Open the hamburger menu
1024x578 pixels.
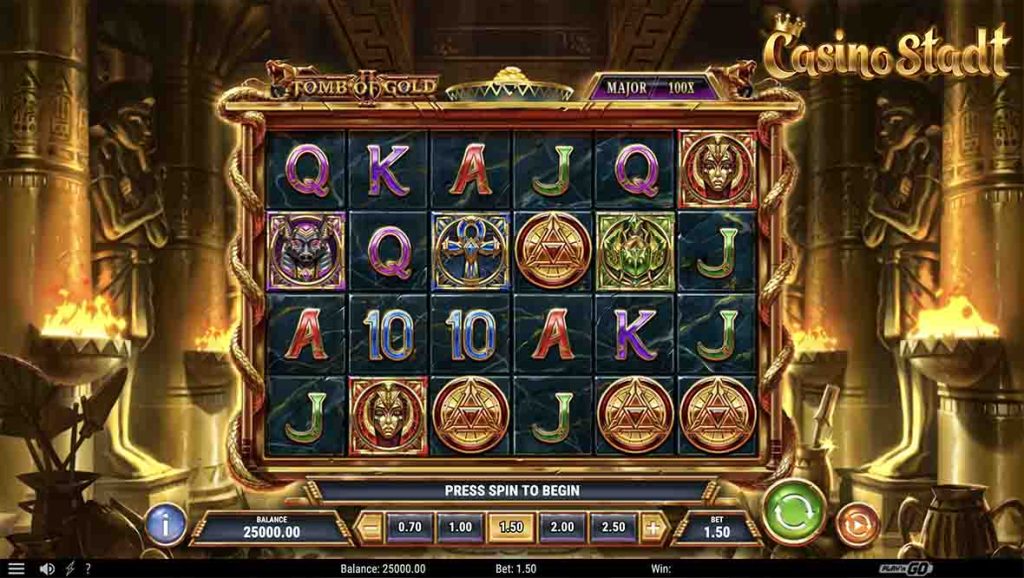click(x=16, y=569)
